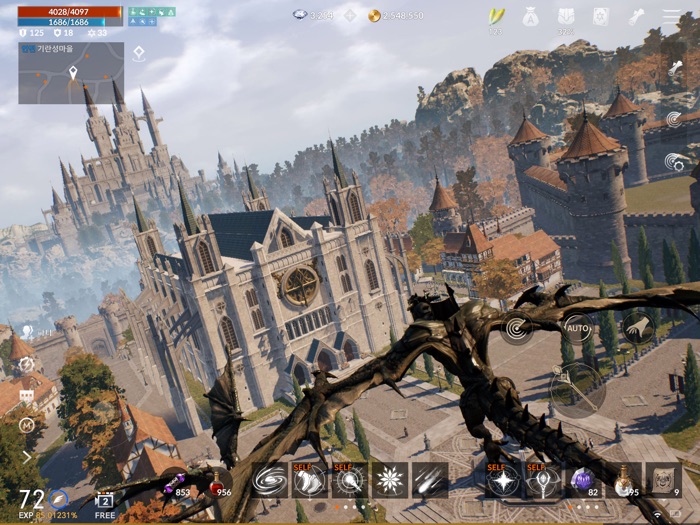
Task: Open the minimap of the village
Action: (71, 73)
